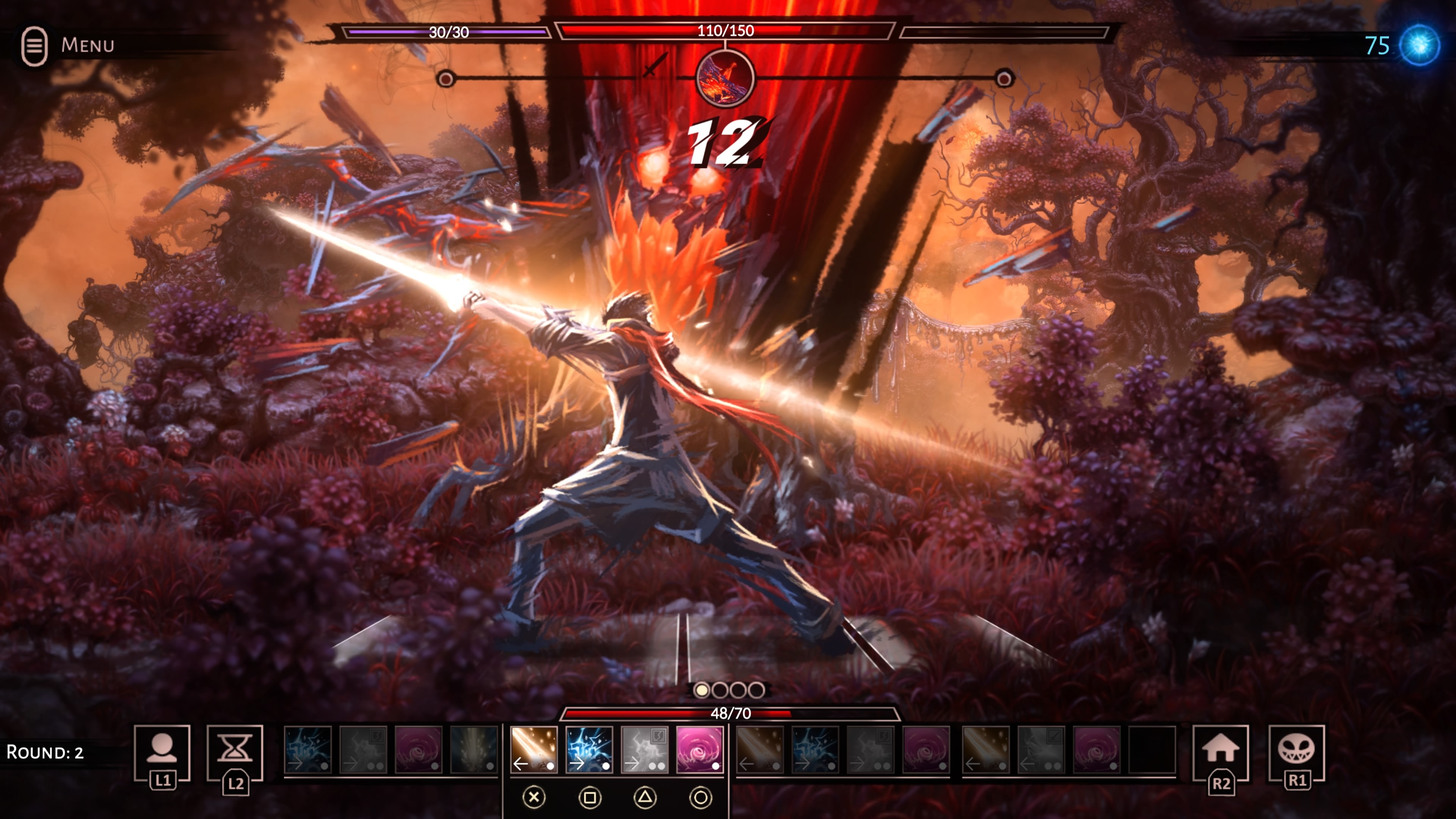Click the enemy portrait on the timeline
1456x819 pixels.
[x=725, y=78]
